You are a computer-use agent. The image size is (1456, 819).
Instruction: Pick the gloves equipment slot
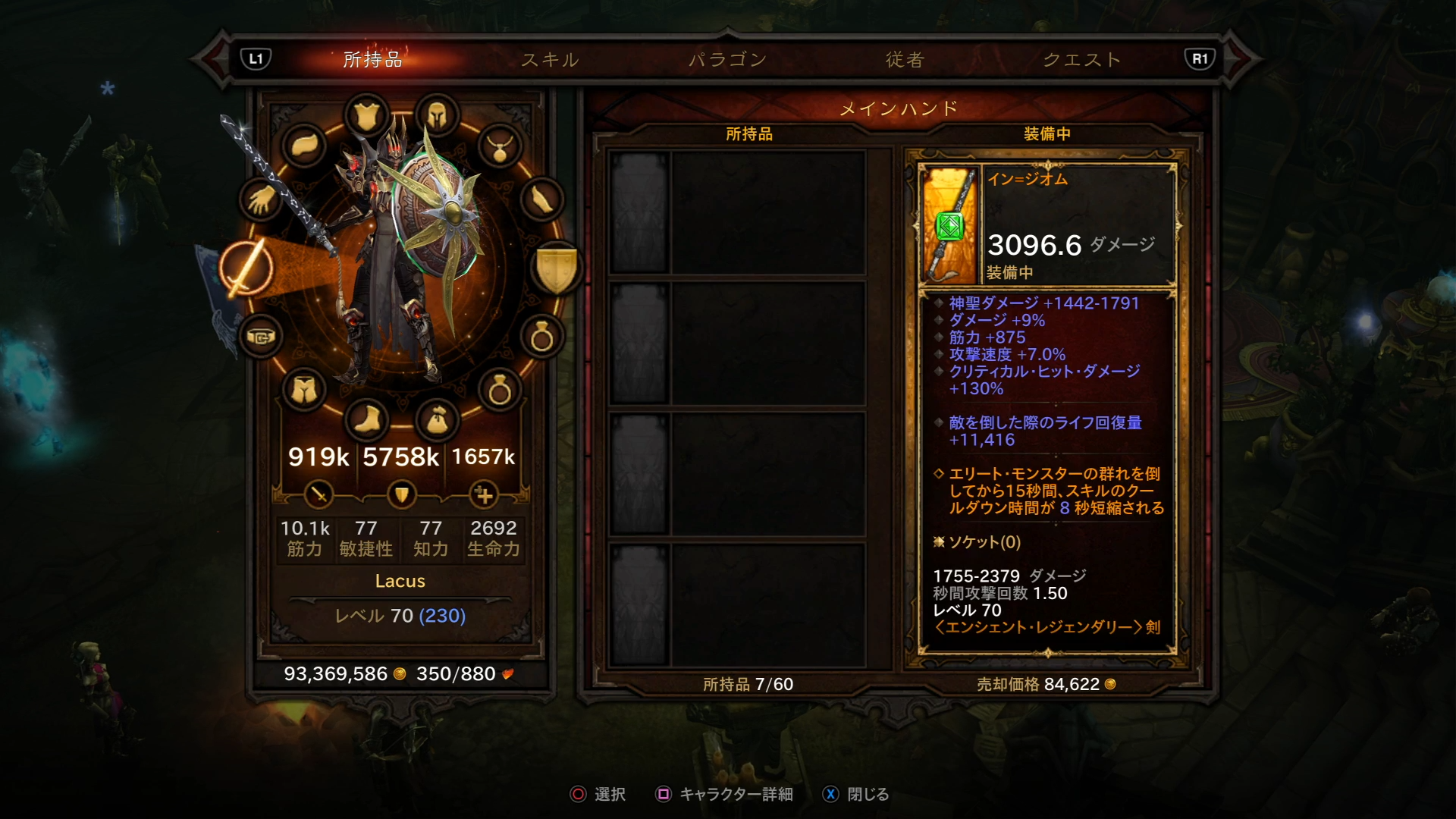(262, 200)
